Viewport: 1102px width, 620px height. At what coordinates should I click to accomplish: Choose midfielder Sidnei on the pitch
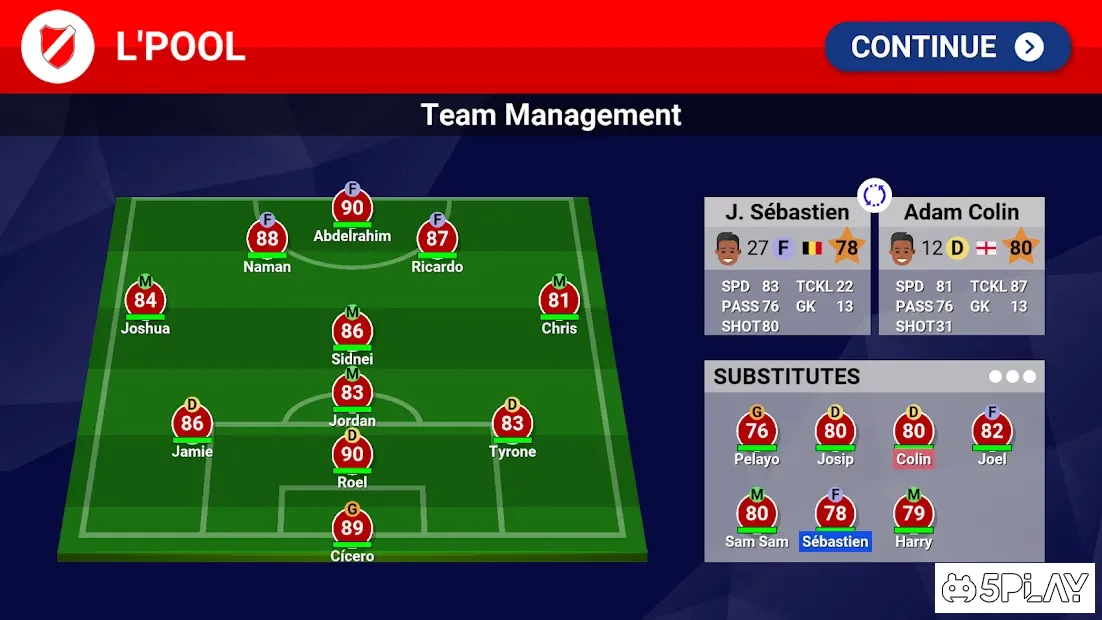point(352,332)
